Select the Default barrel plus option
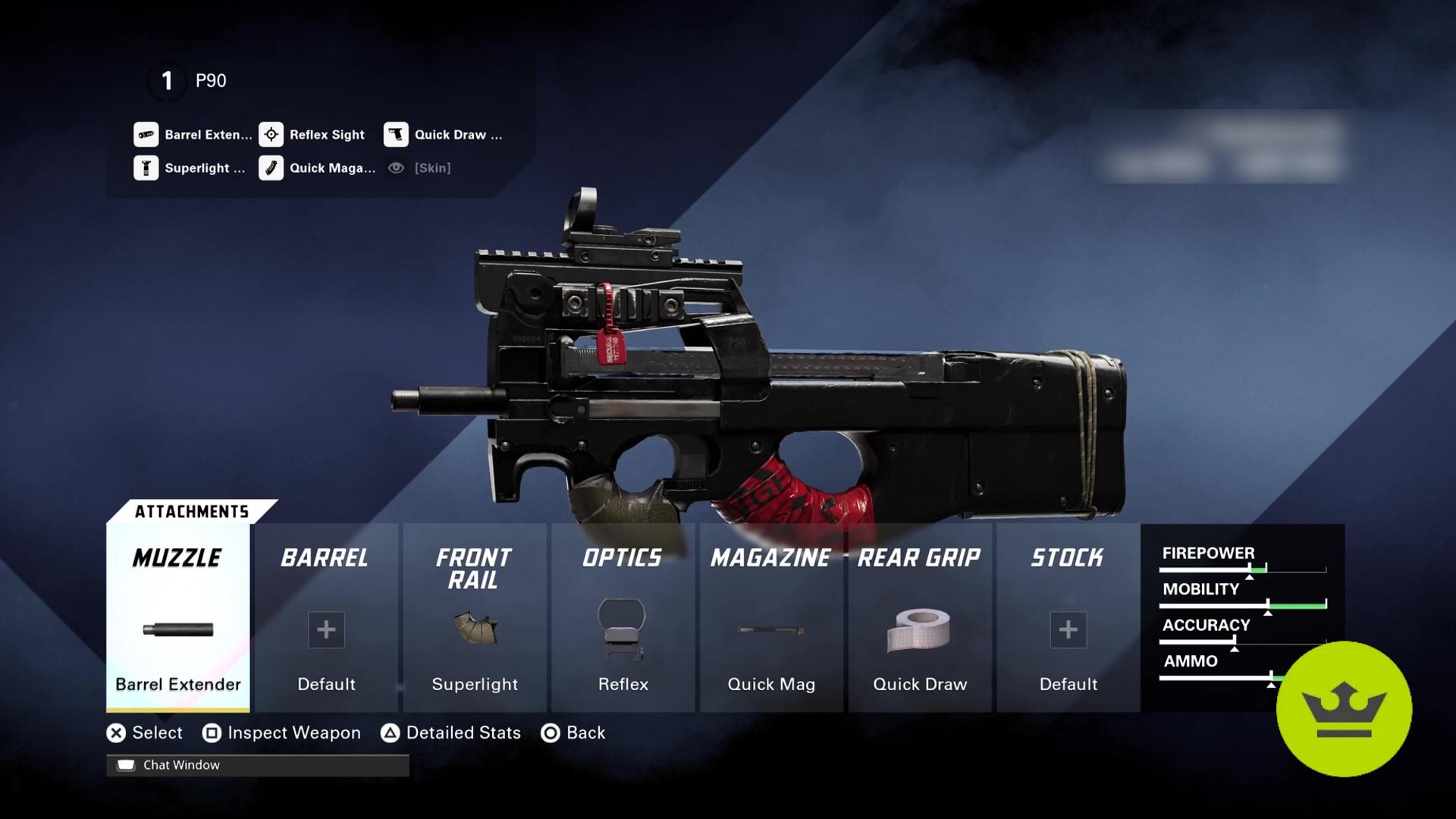Image resolution: width=1456 pixels, height=819 pixels. click(x=325, y=629)
